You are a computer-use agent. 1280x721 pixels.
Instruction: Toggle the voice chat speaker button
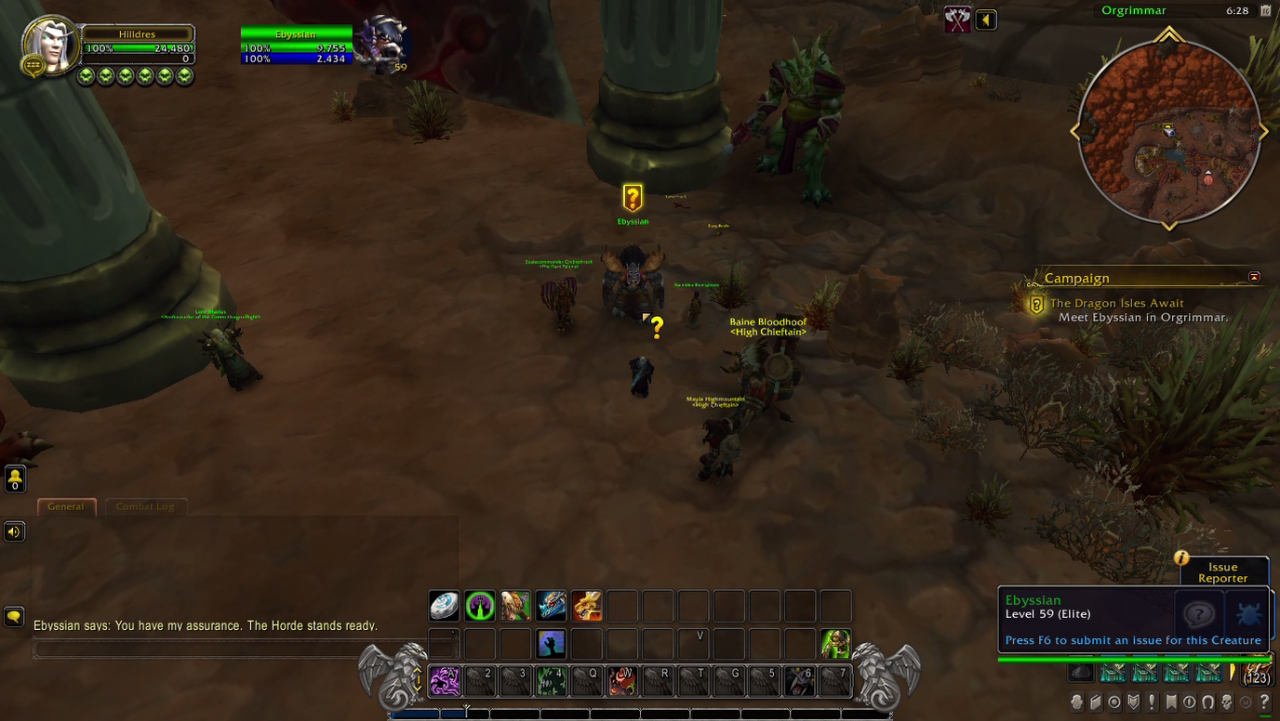tap(14, 531)
